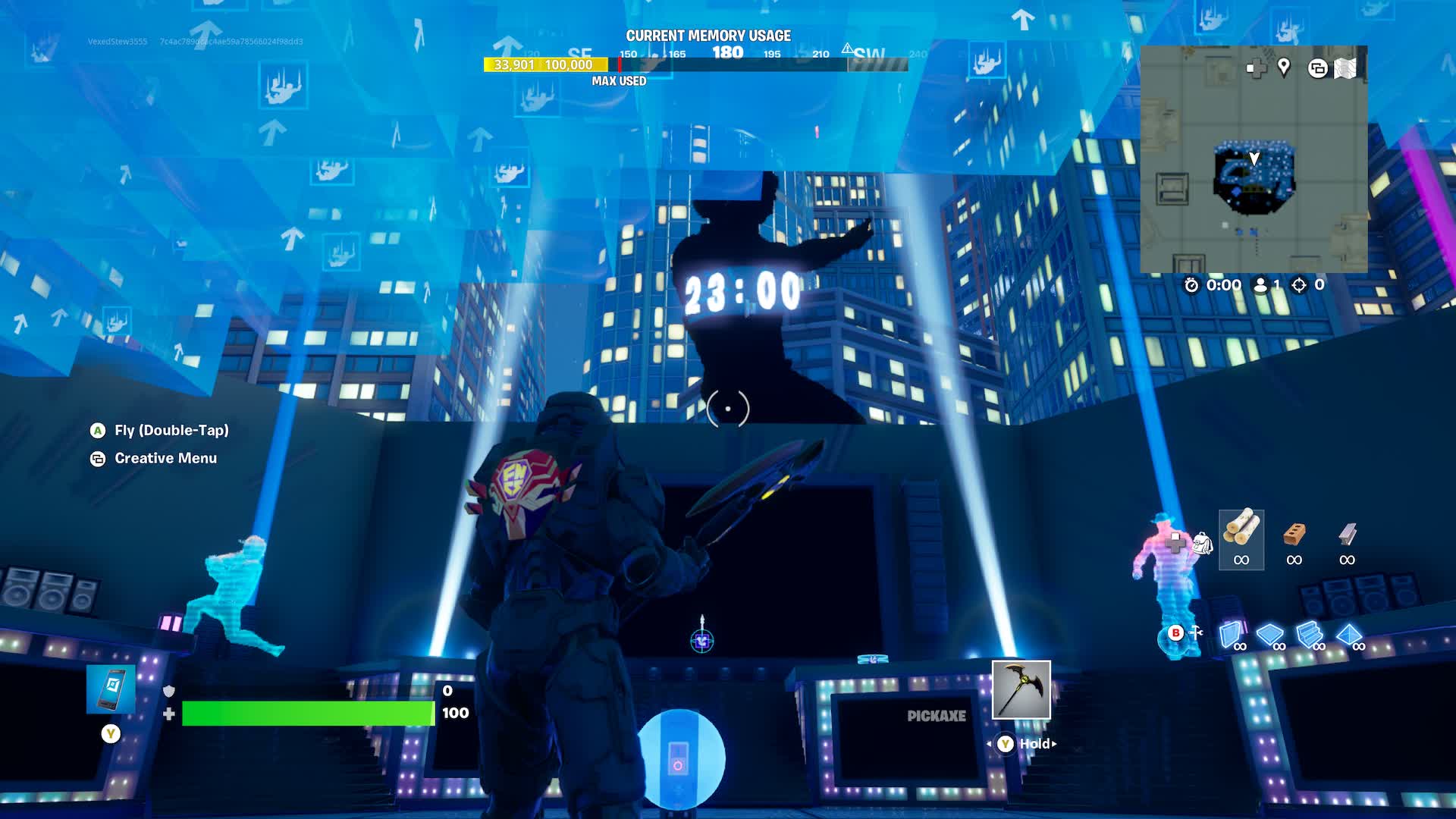
Task: Open the backpack inventory icon
Action: 1202,543
